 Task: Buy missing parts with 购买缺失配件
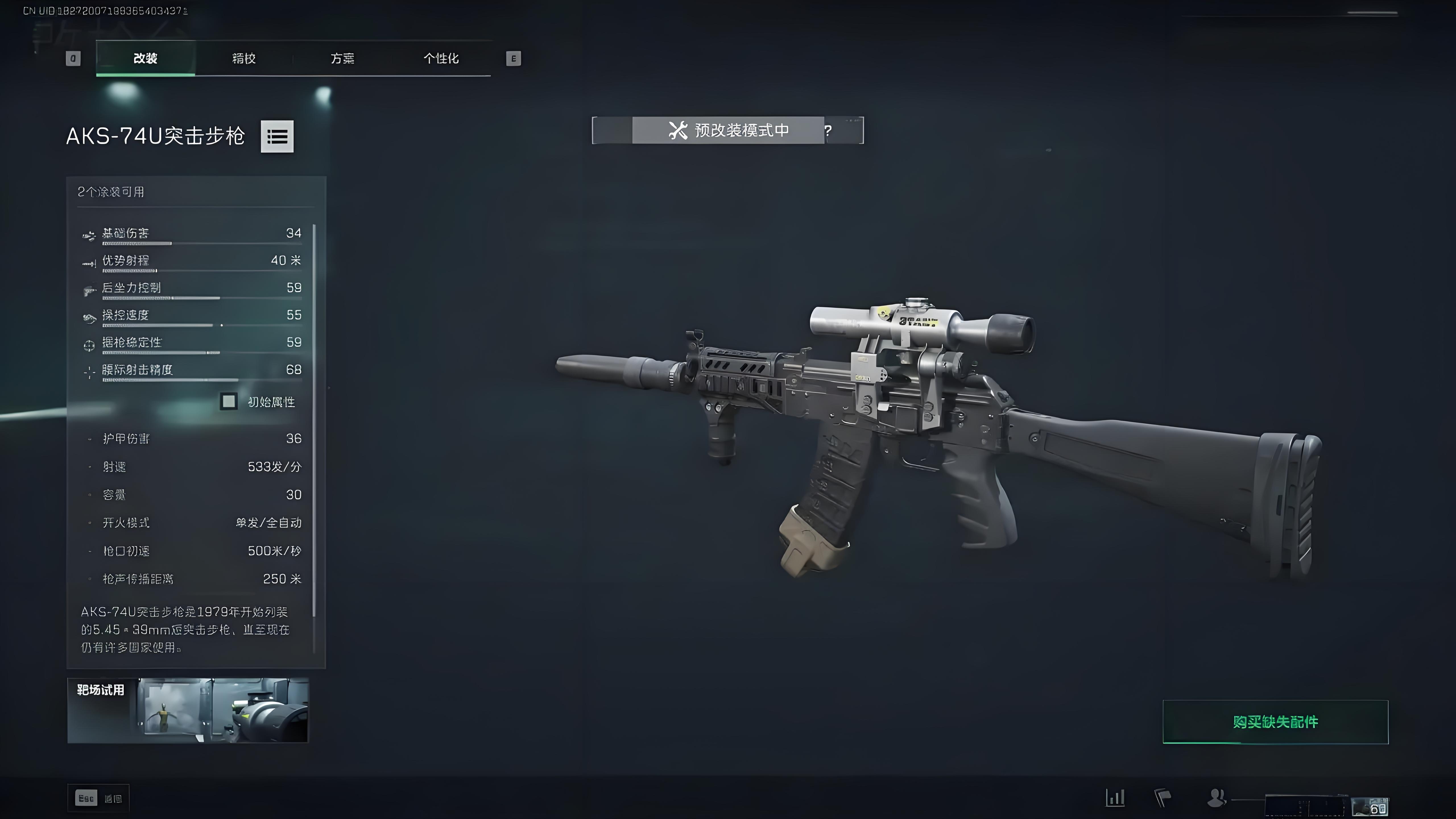coord(1275,722)
